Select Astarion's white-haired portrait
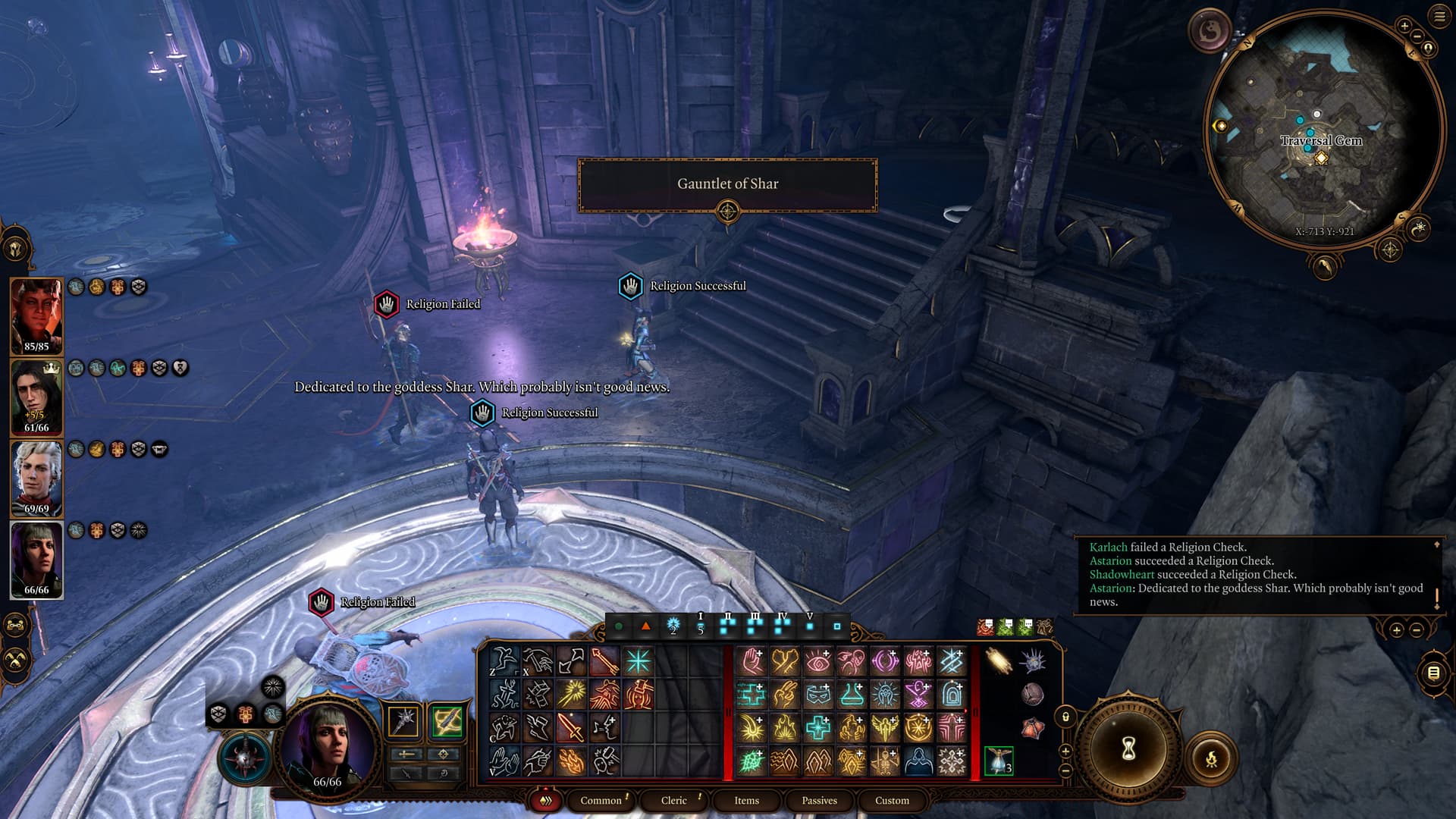Image resolution: width=1456 pixels, height=819 pixels. pyautogui.click(x=36, y=478)
